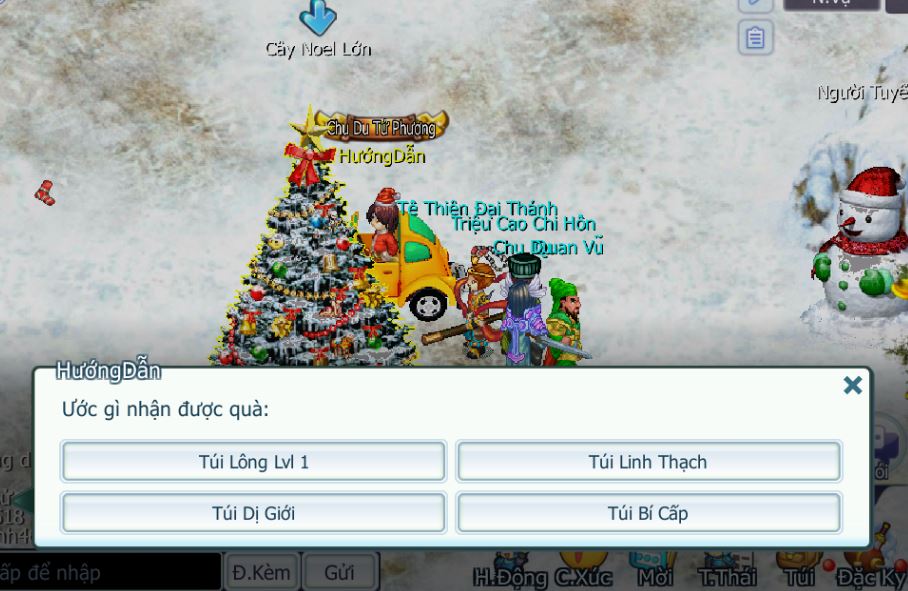Select the Túi Linh Thạch reward

(648, 461)
